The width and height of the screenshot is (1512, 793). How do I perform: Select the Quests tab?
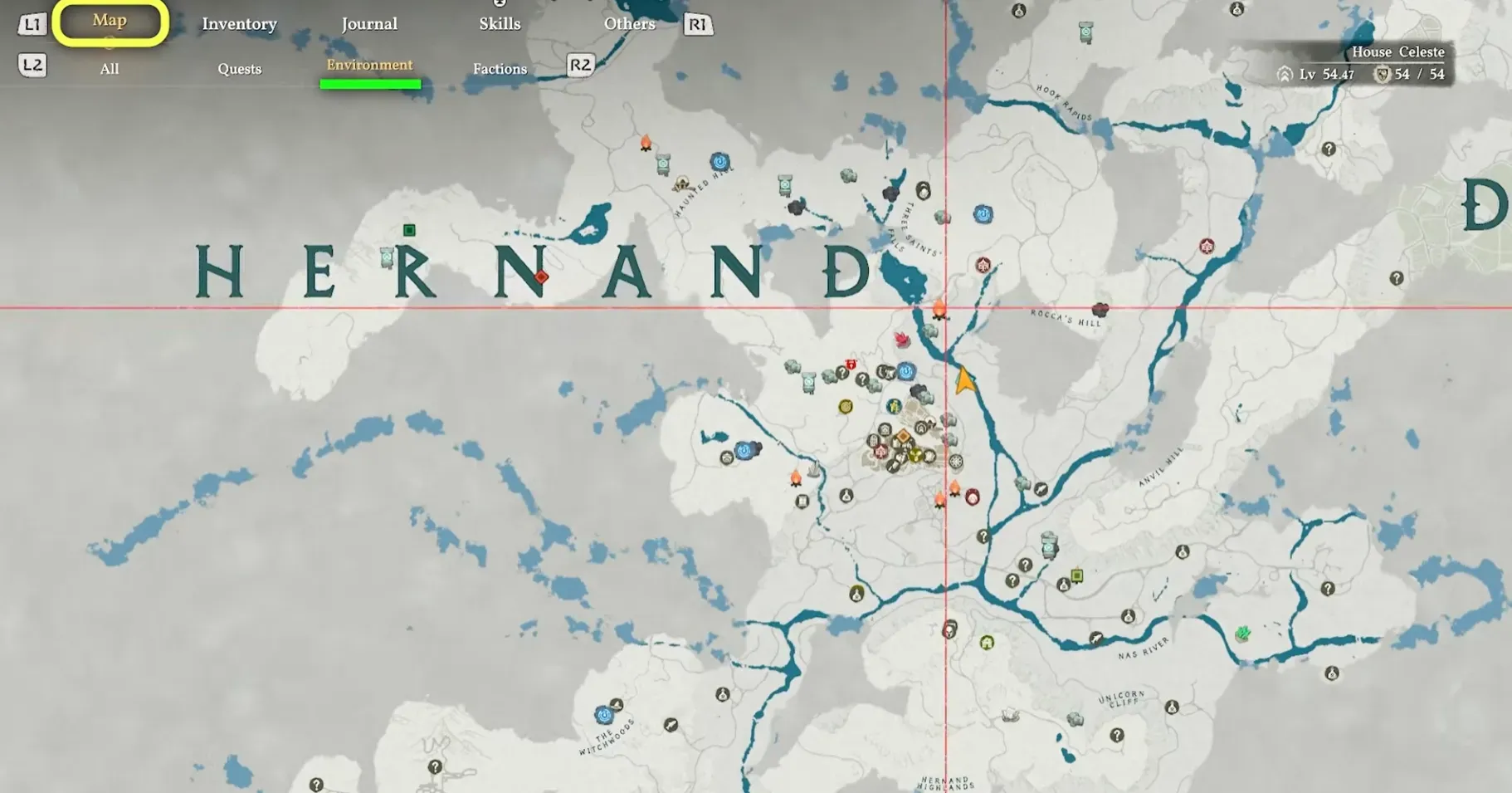tap(239, 68)
